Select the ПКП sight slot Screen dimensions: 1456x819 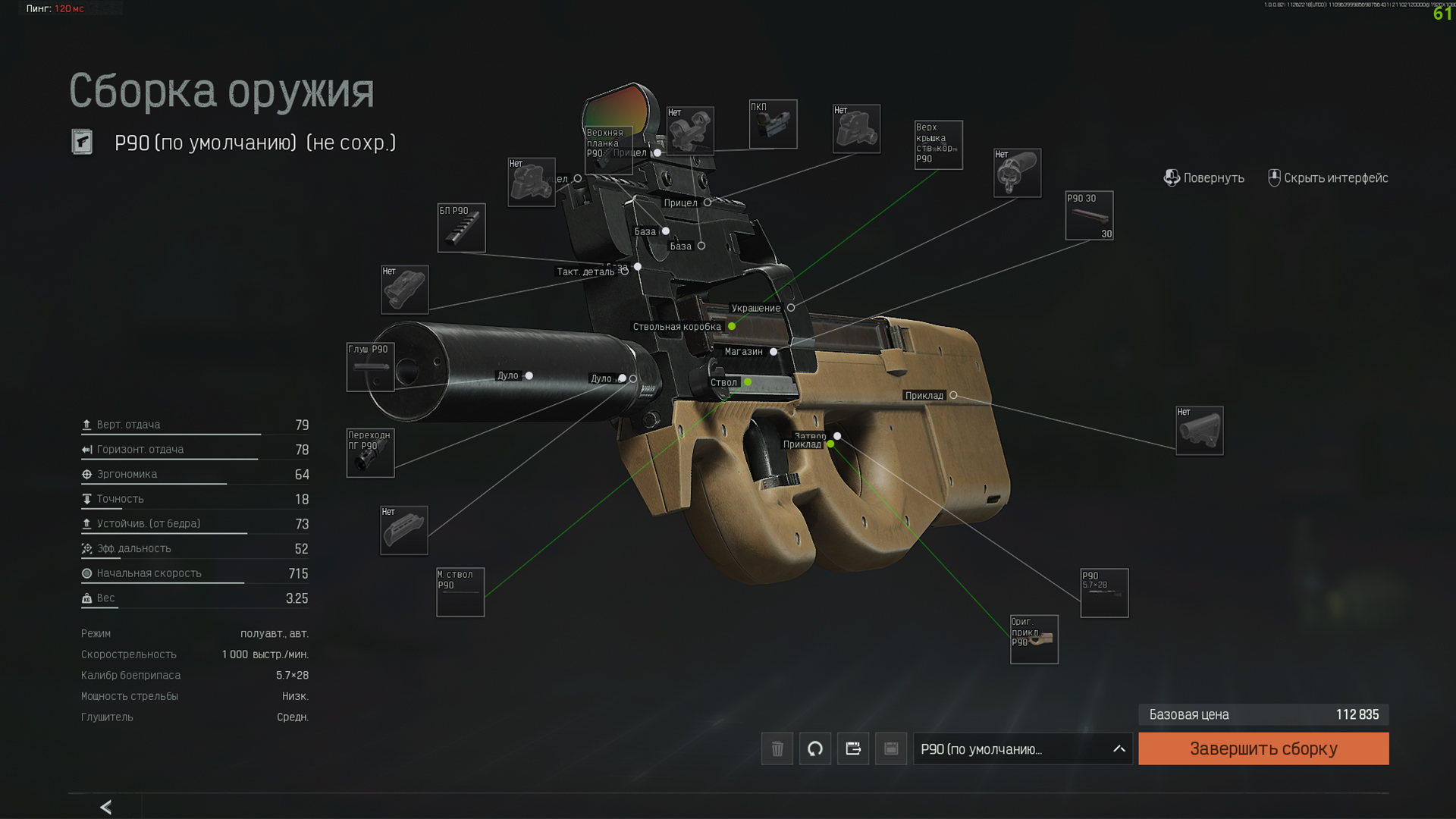click(x=773, y=124)
